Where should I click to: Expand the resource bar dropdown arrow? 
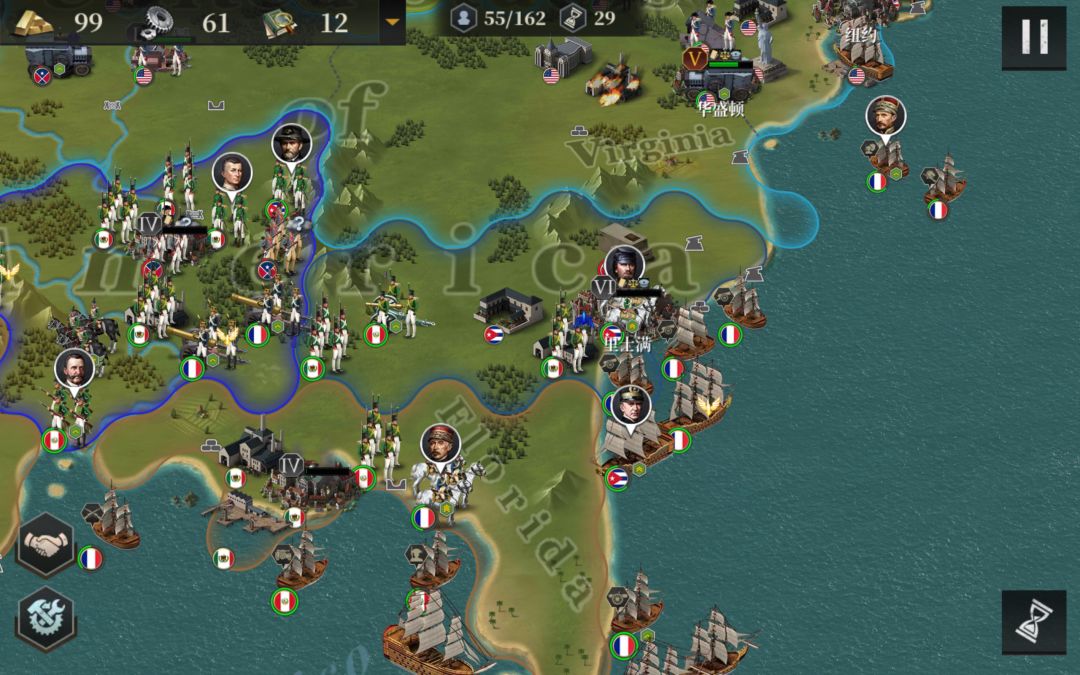click(x=391, y=21)
